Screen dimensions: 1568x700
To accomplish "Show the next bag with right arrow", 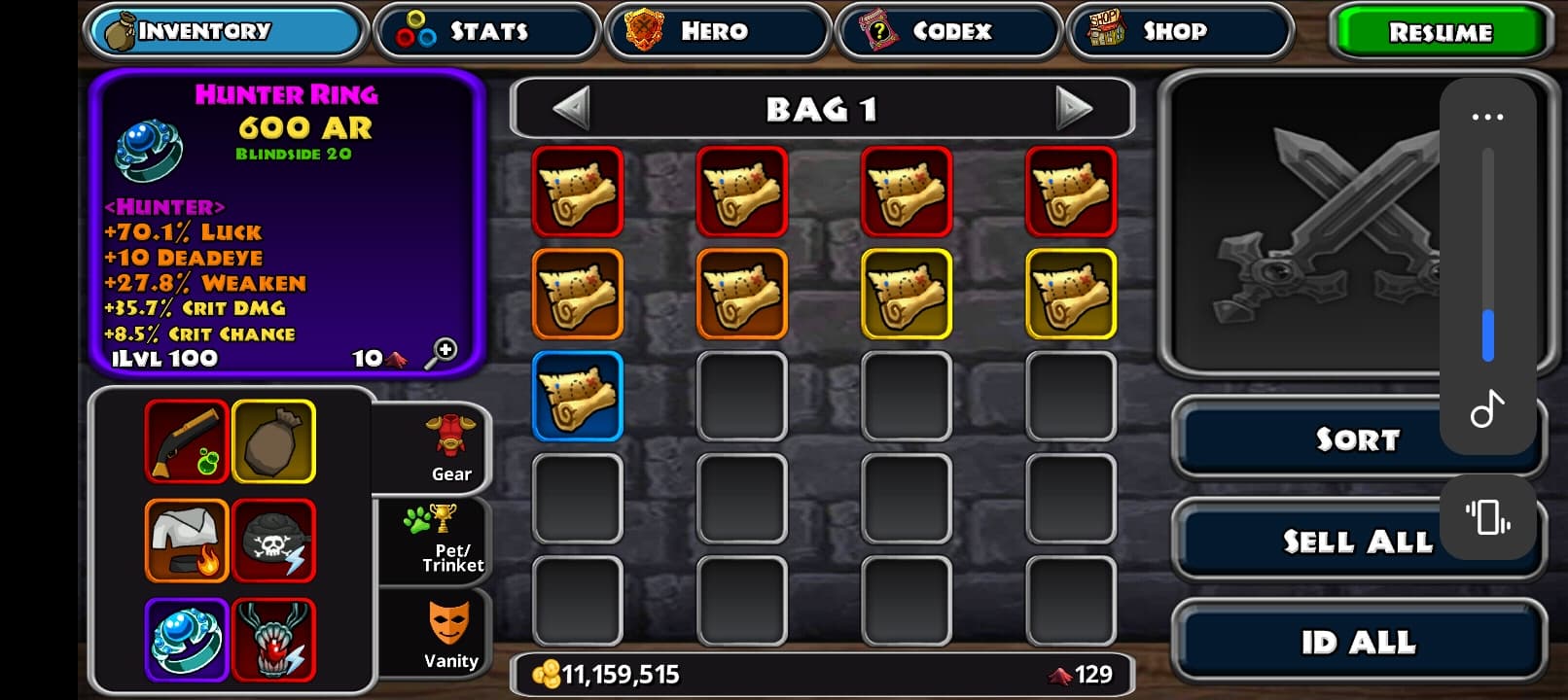I will [1073, 108].
